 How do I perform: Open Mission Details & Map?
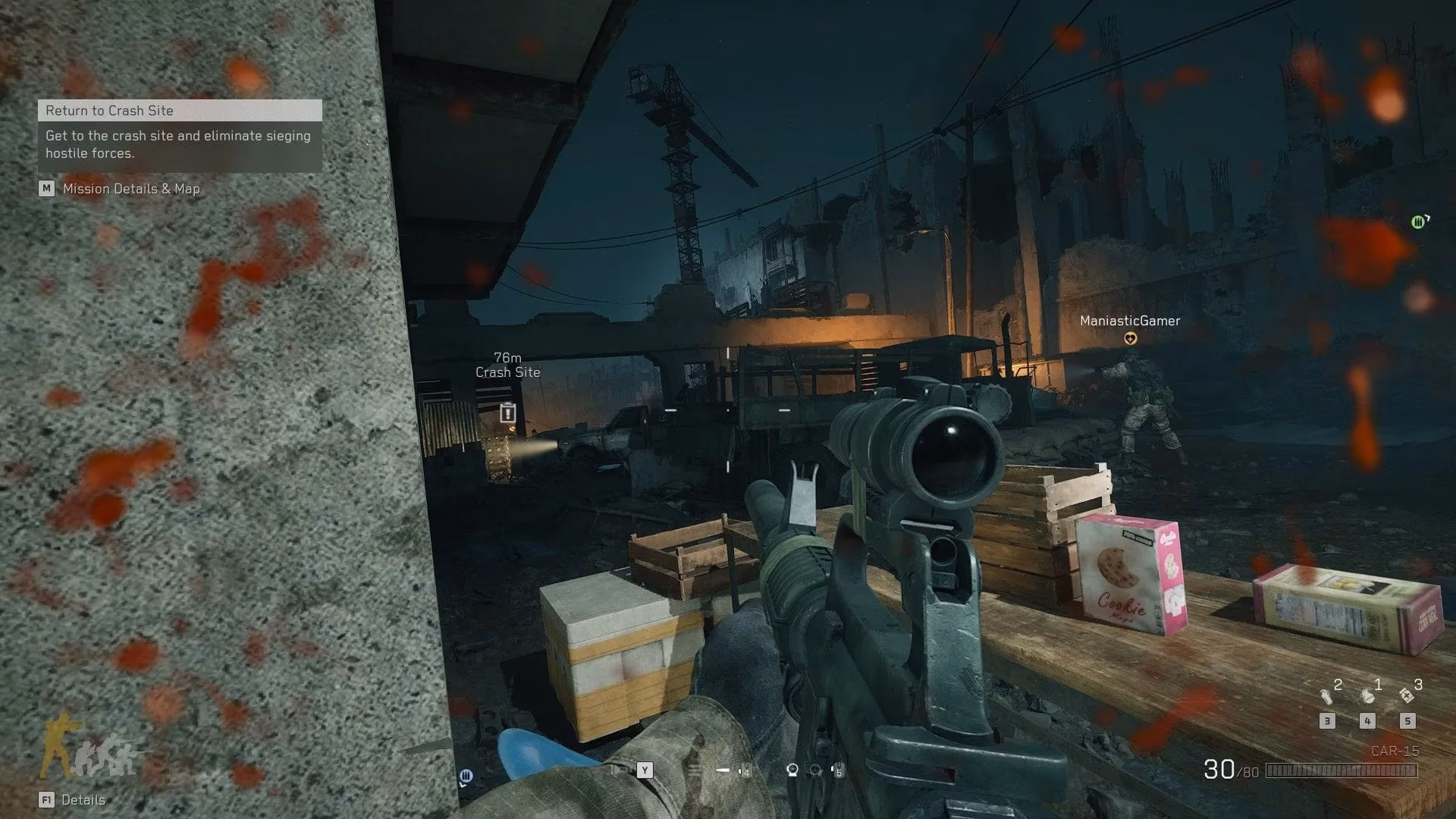pos(121,189)
